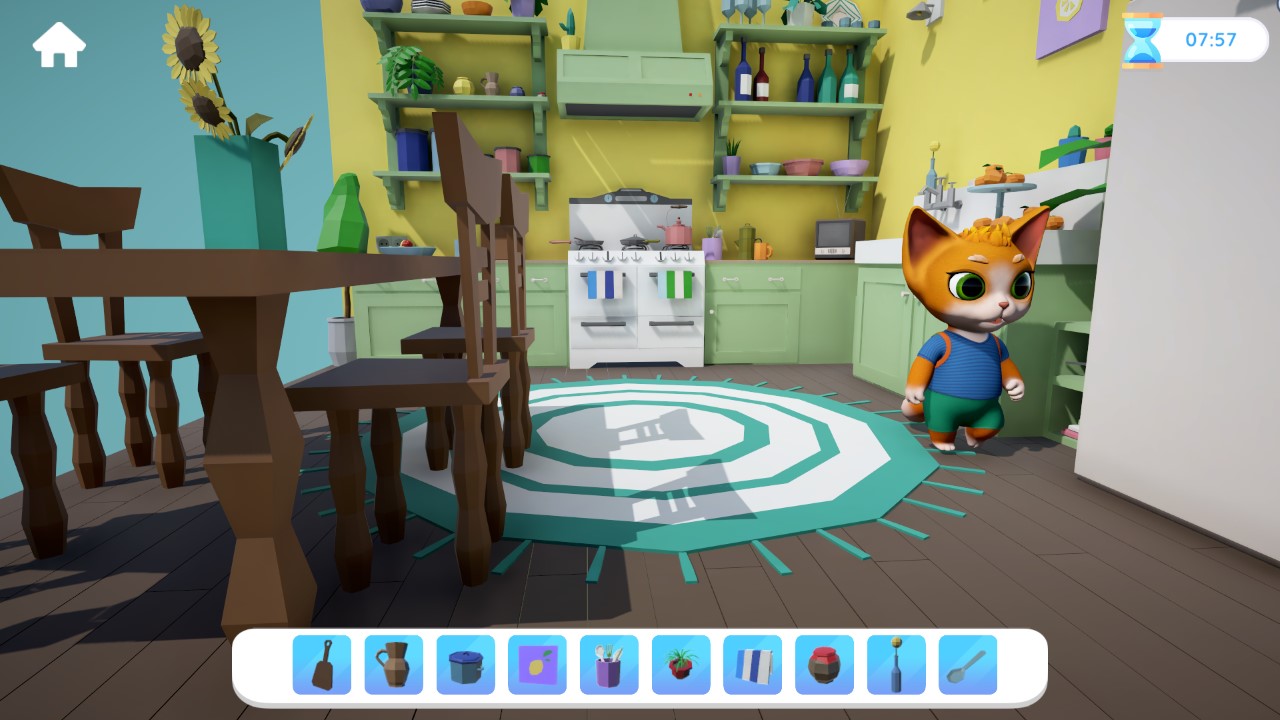Select the purple utensil cup icon
Viewport: 1280px width, 720px height.
point(608,663)
